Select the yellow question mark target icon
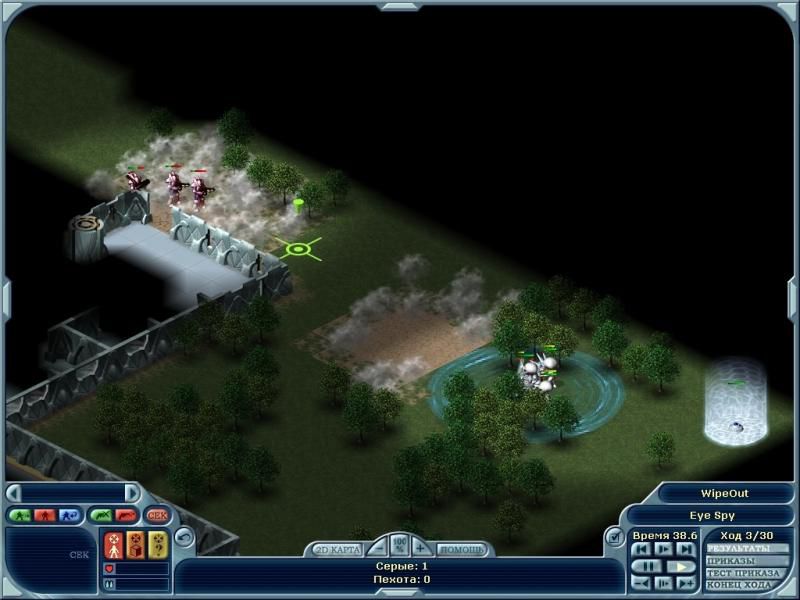Viewport: 800px width, 600px height. click(x=158, y=545)
